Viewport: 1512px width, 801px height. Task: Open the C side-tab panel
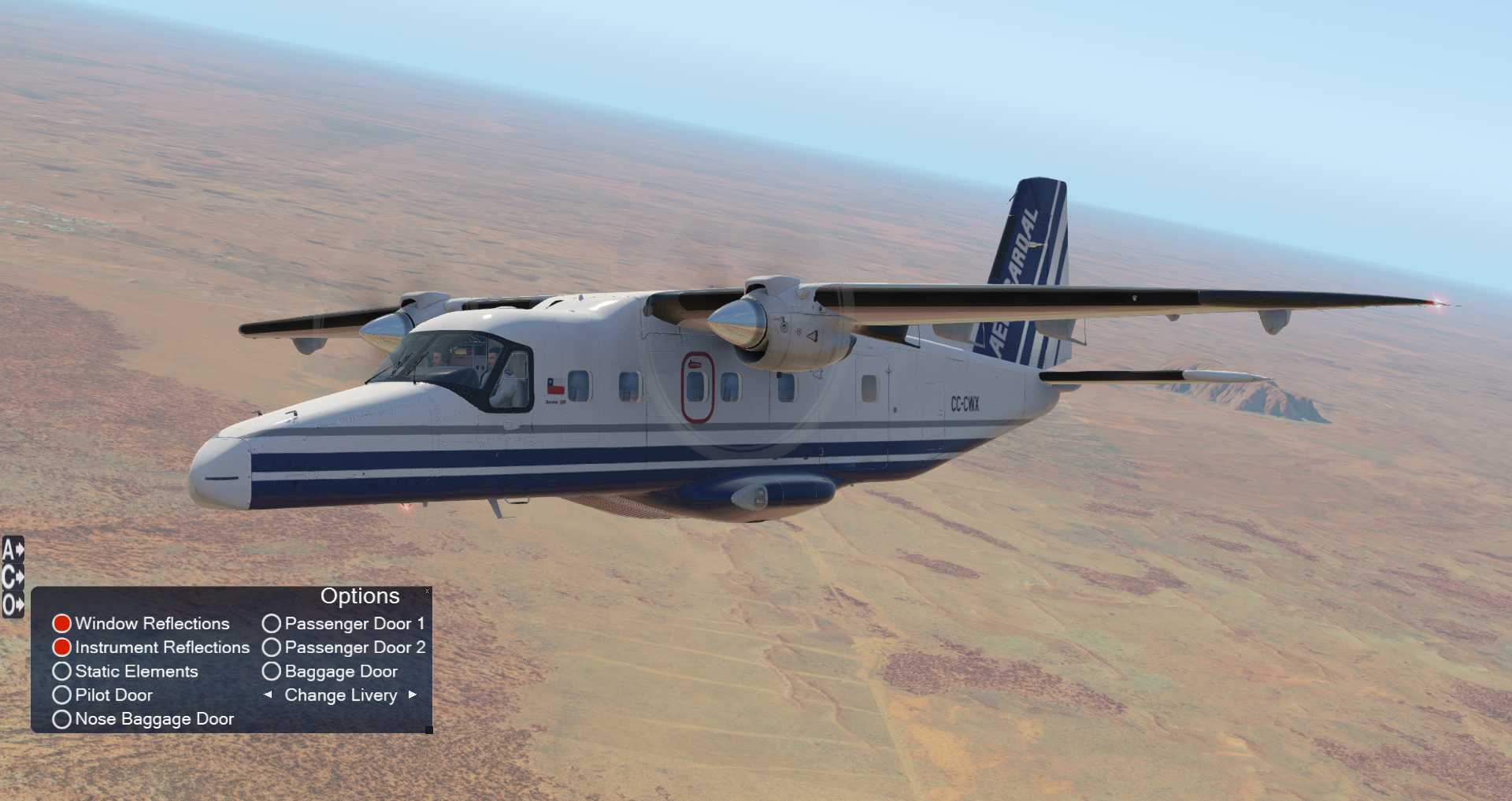click(x=13, y=577)
